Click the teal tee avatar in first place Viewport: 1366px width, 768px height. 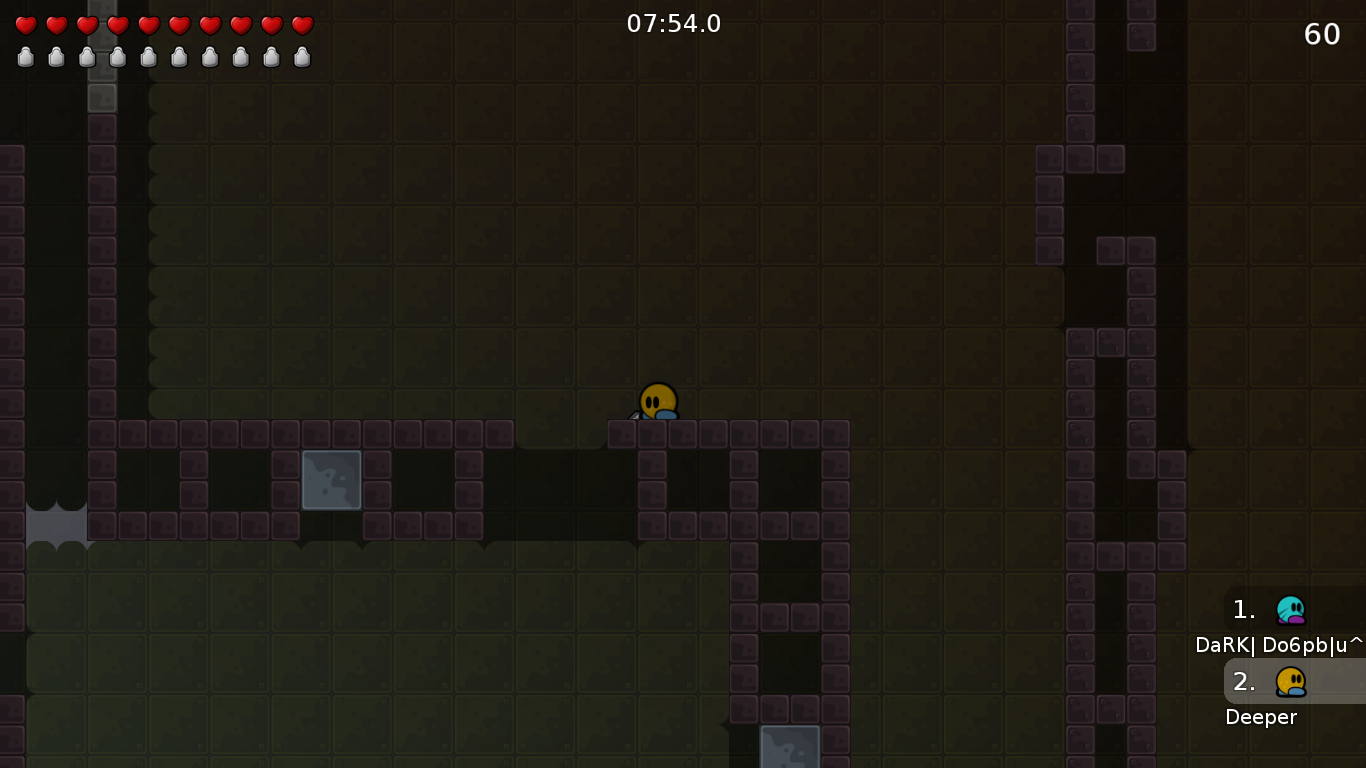pos(1292,610)
